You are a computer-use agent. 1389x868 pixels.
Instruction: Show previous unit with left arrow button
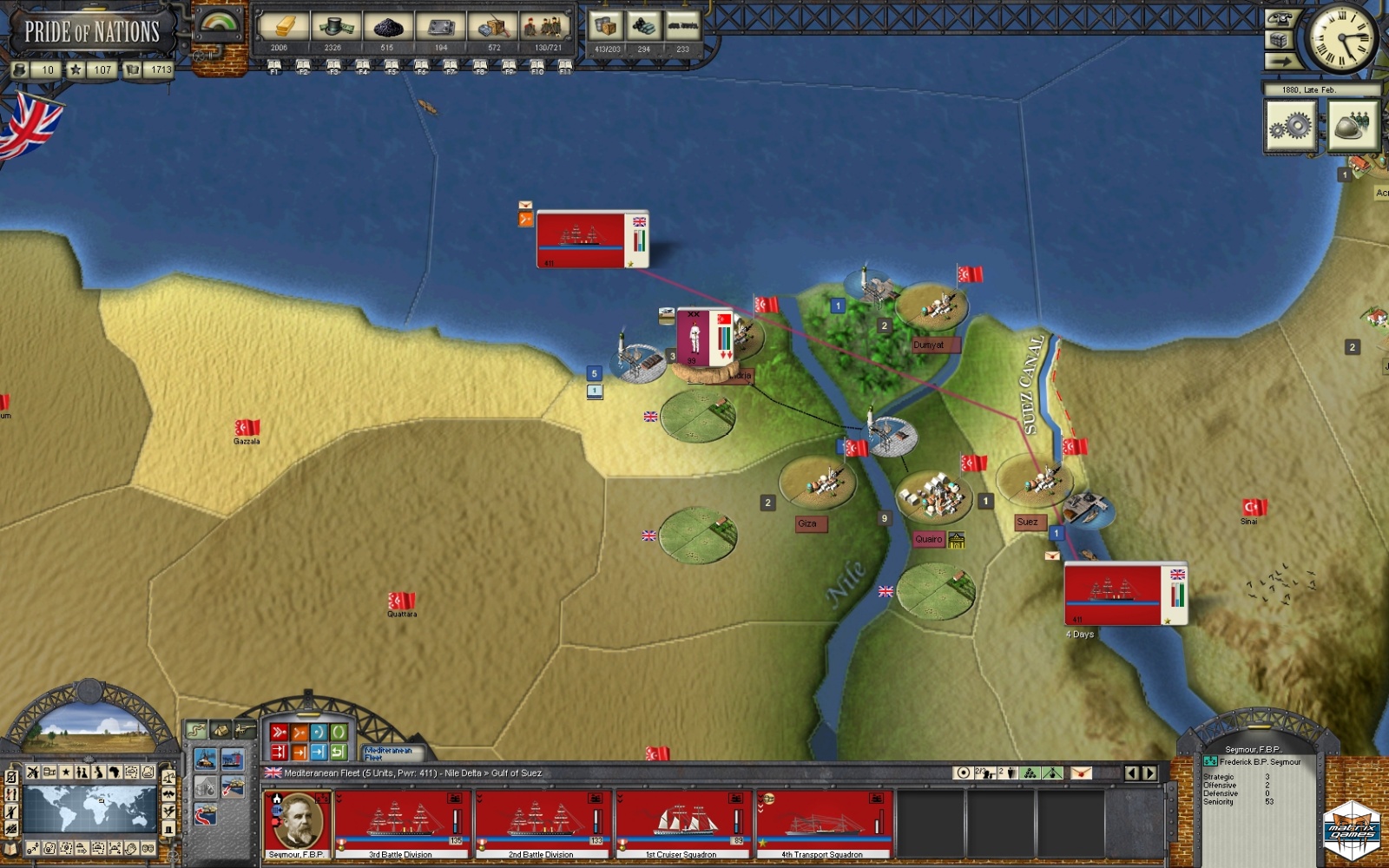pos(1131,773)
